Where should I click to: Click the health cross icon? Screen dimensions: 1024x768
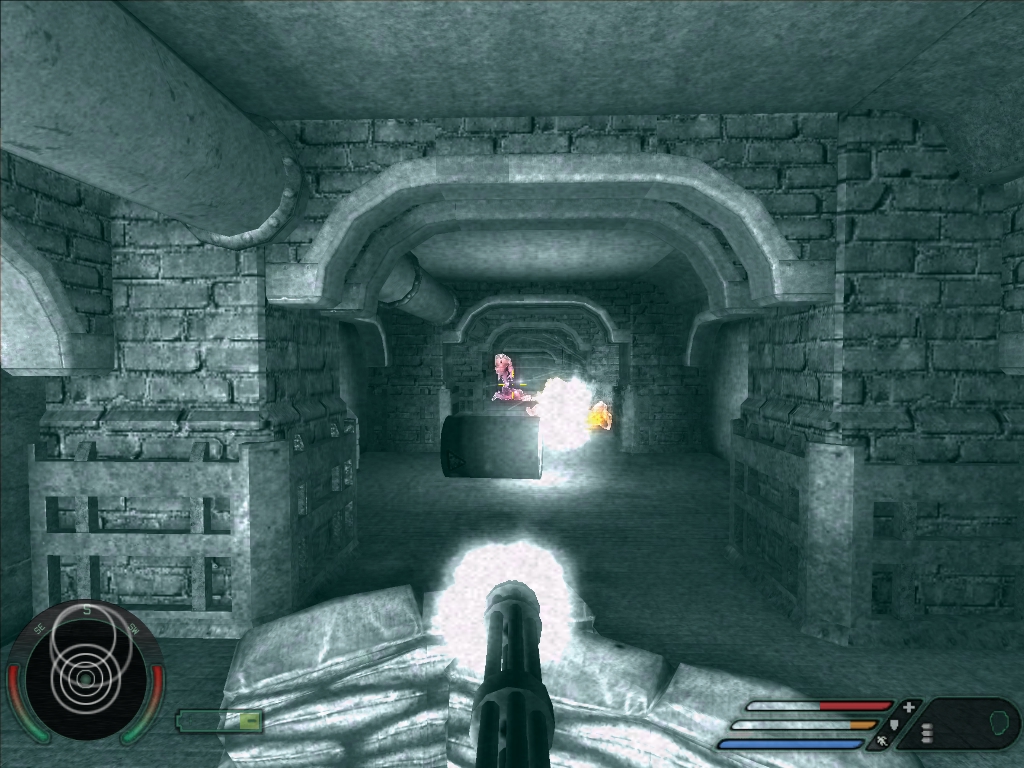[x=908, y=706]
